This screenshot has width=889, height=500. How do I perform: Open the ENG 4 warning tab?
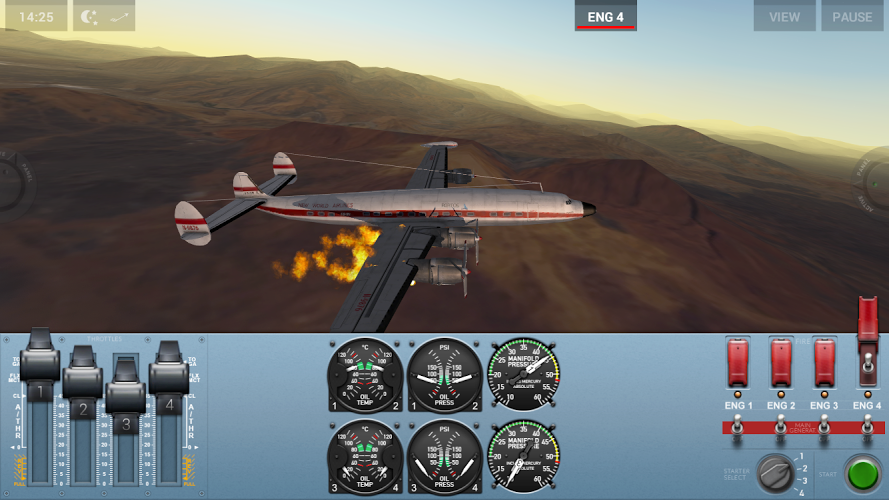(x=605, y=16)
